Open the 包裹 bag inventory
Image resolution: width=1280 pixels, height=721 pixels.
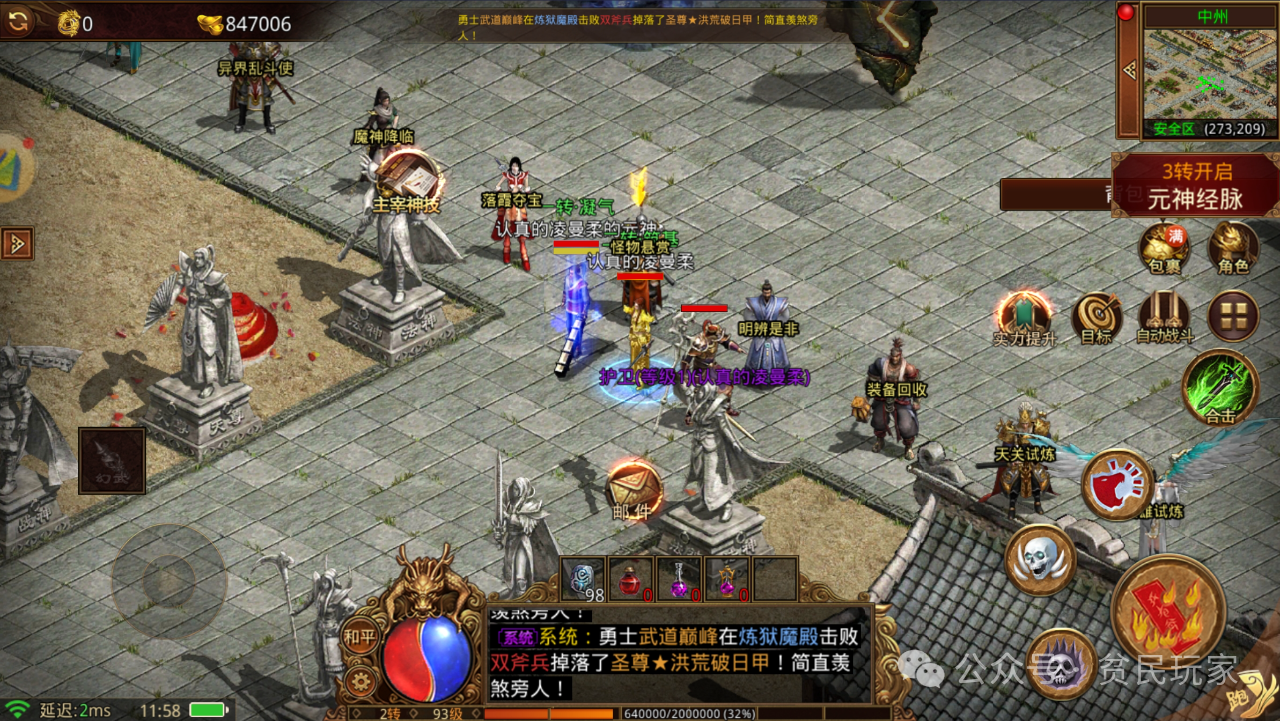pyautogui.click(x=1164, y=245)
